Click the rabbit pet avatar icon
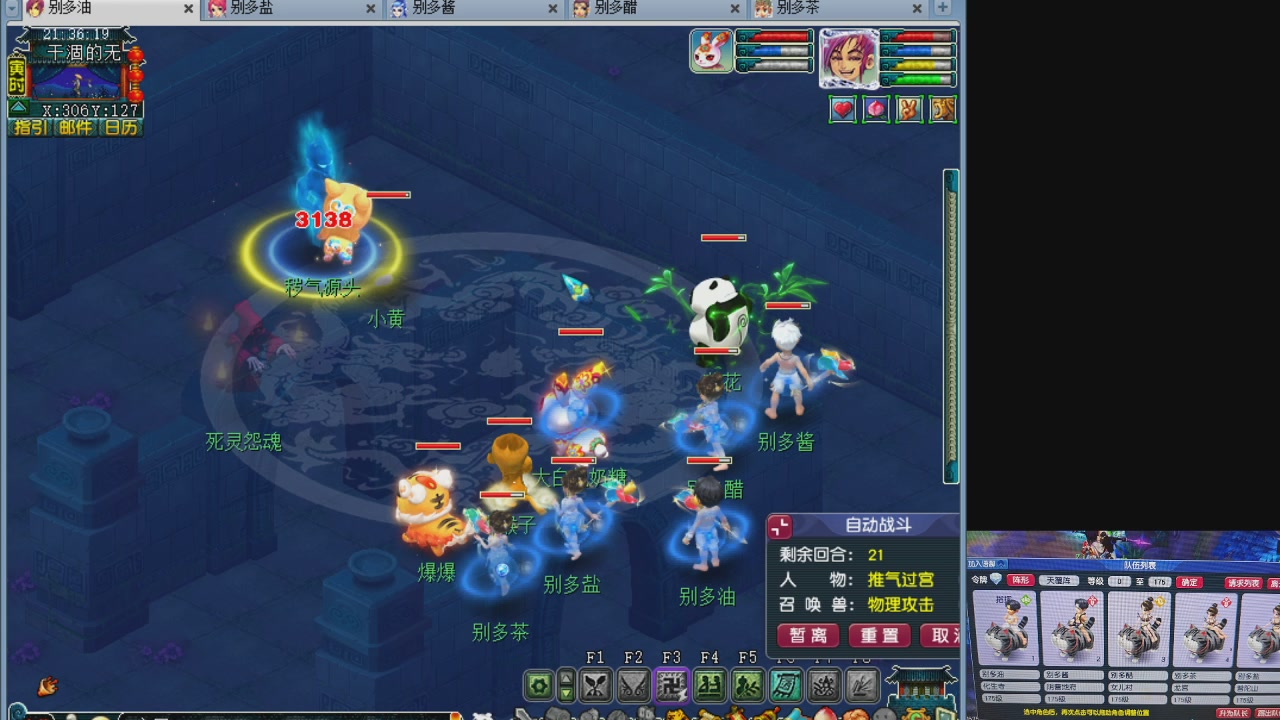 (709, 50)
